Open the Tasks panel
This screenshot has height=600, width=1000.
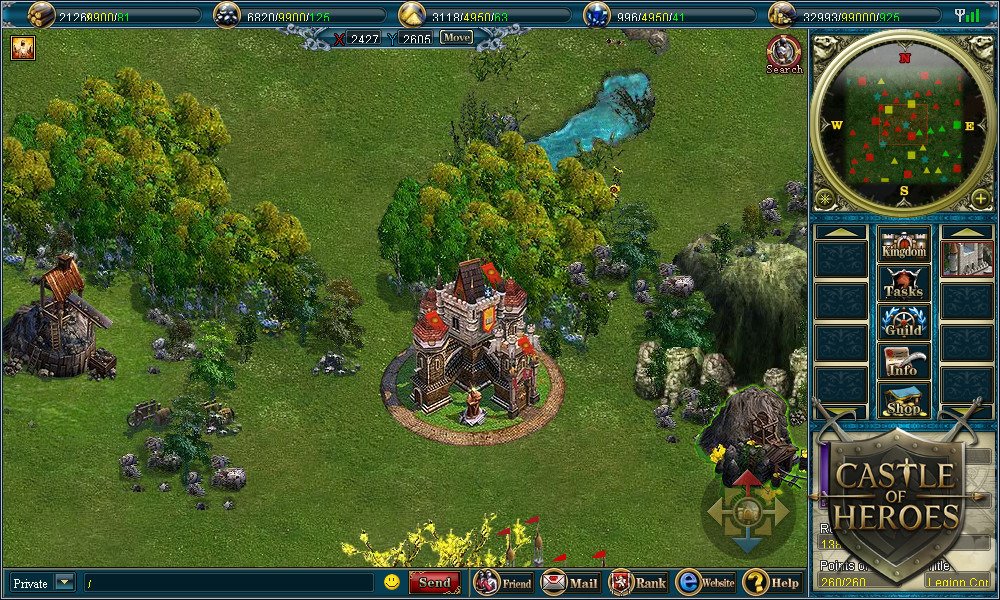click(x=903, y=283)
